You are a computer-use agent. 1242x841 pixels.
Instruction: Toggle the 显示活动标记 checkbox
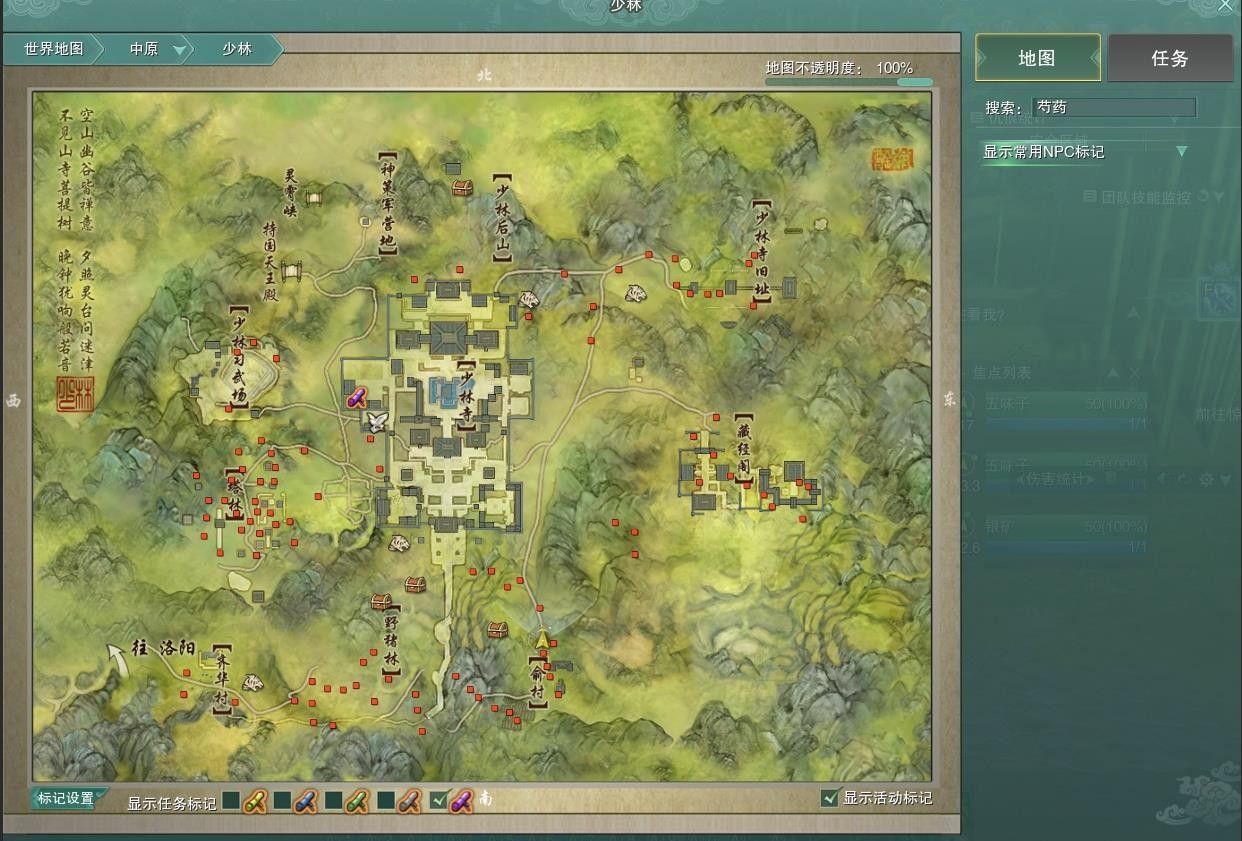click(x=829, y=798)
